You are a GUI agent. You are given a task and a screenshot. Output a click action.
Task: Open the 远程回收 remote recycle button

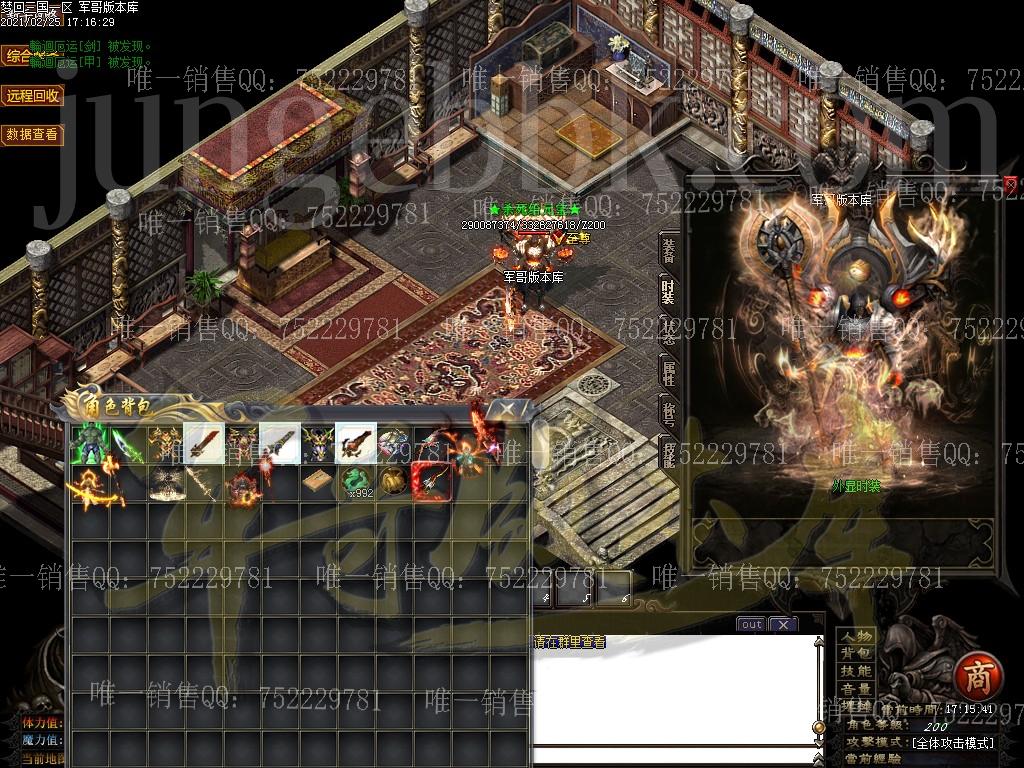pos(32,95)
